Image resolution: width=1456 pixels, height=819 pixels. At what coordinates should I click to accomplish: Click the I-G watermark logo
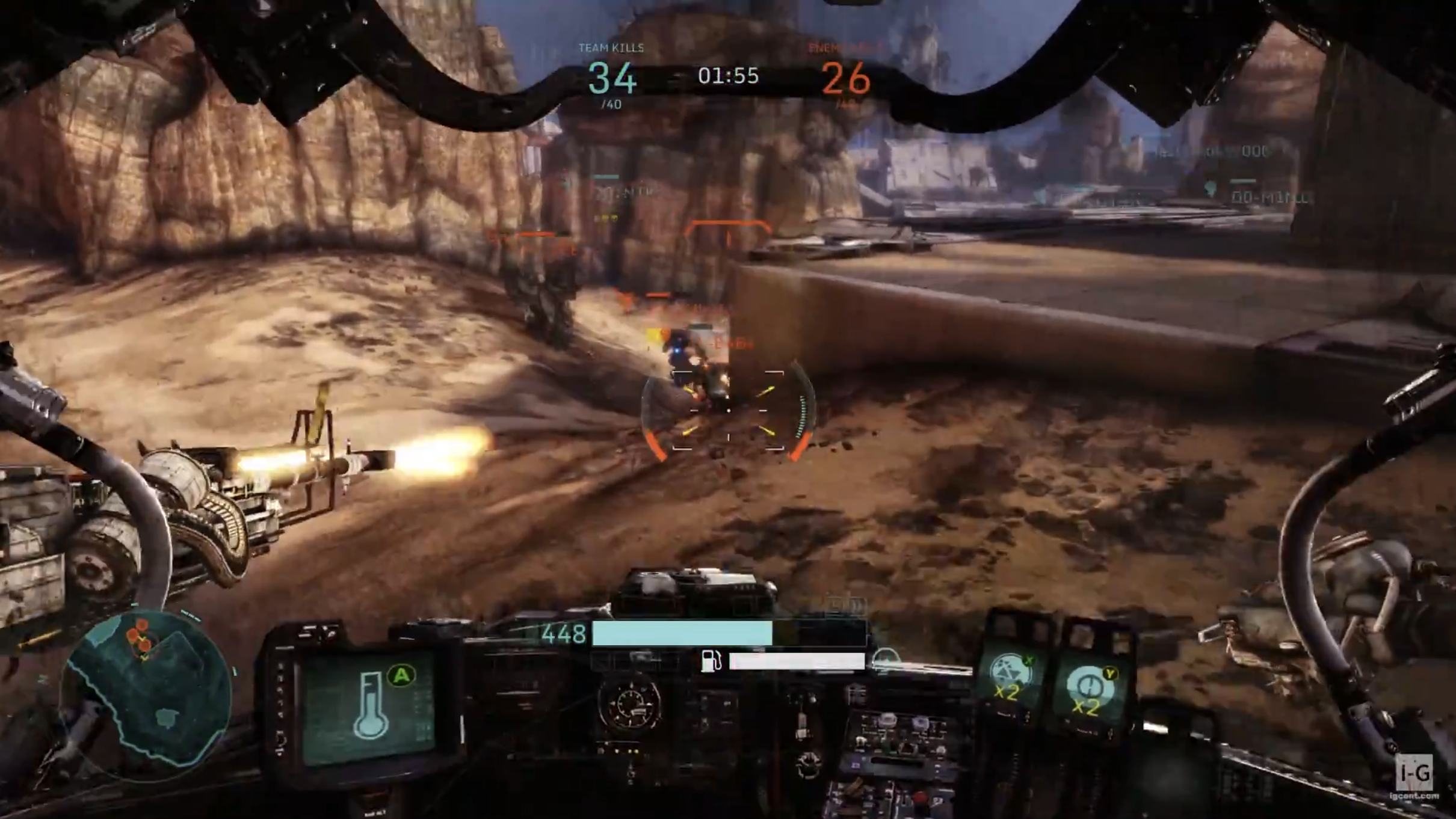pos(1414,772)
